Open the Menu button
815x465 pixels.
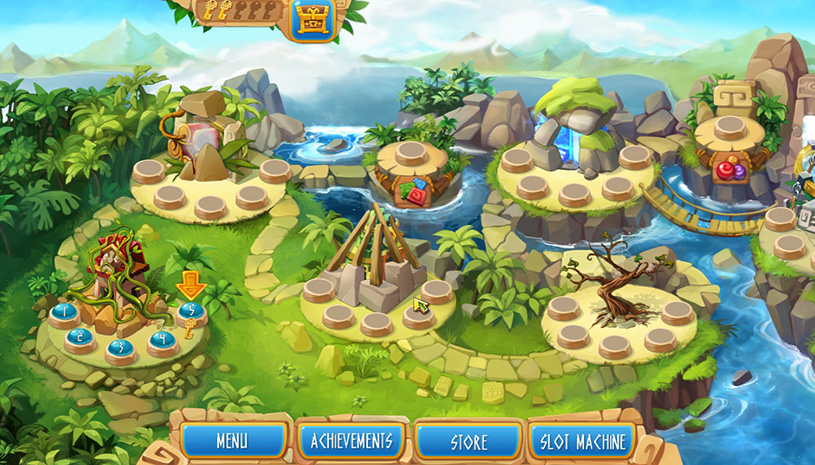pos(231,440)
